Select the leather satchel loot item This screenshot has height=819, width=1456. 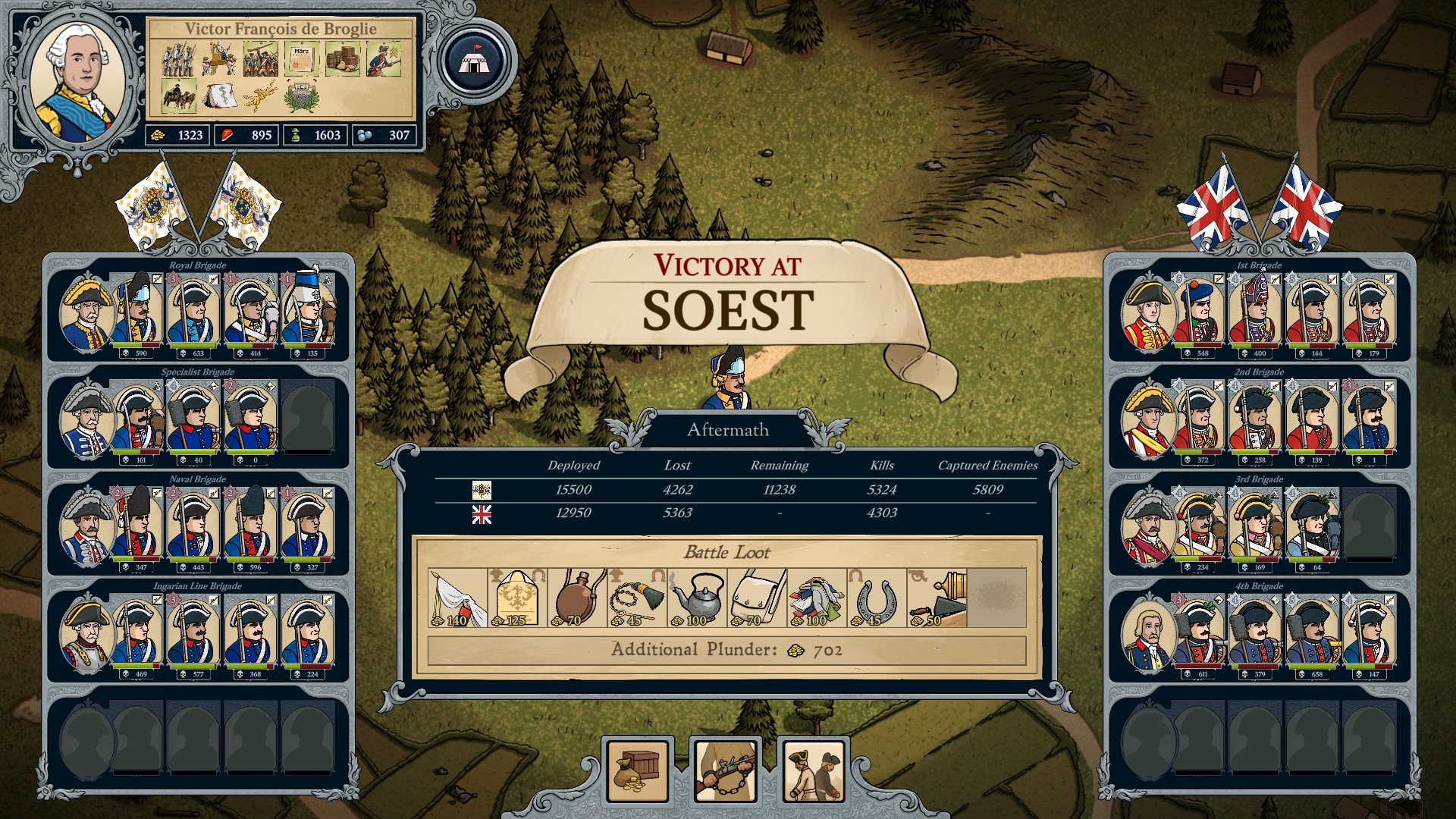(x=757, y=598)
